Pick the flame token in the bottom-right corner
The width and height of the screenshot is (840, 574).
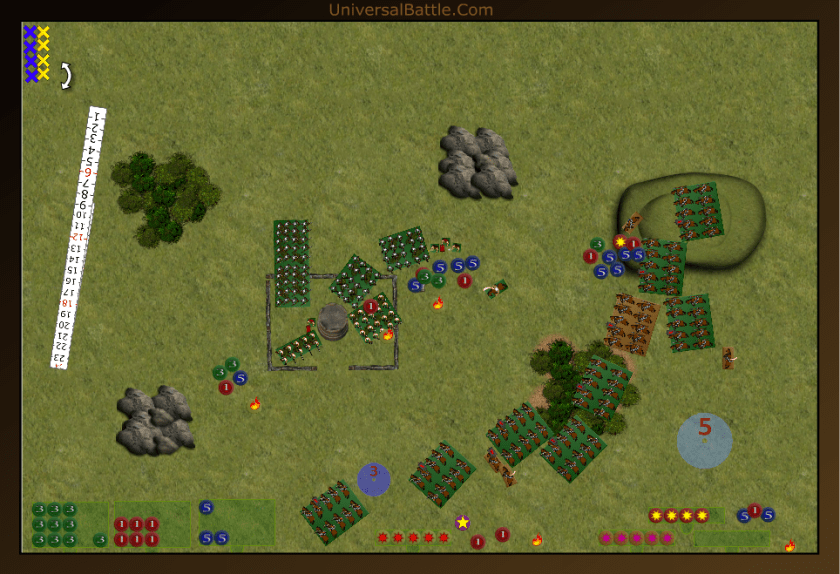tap(790, 545)
